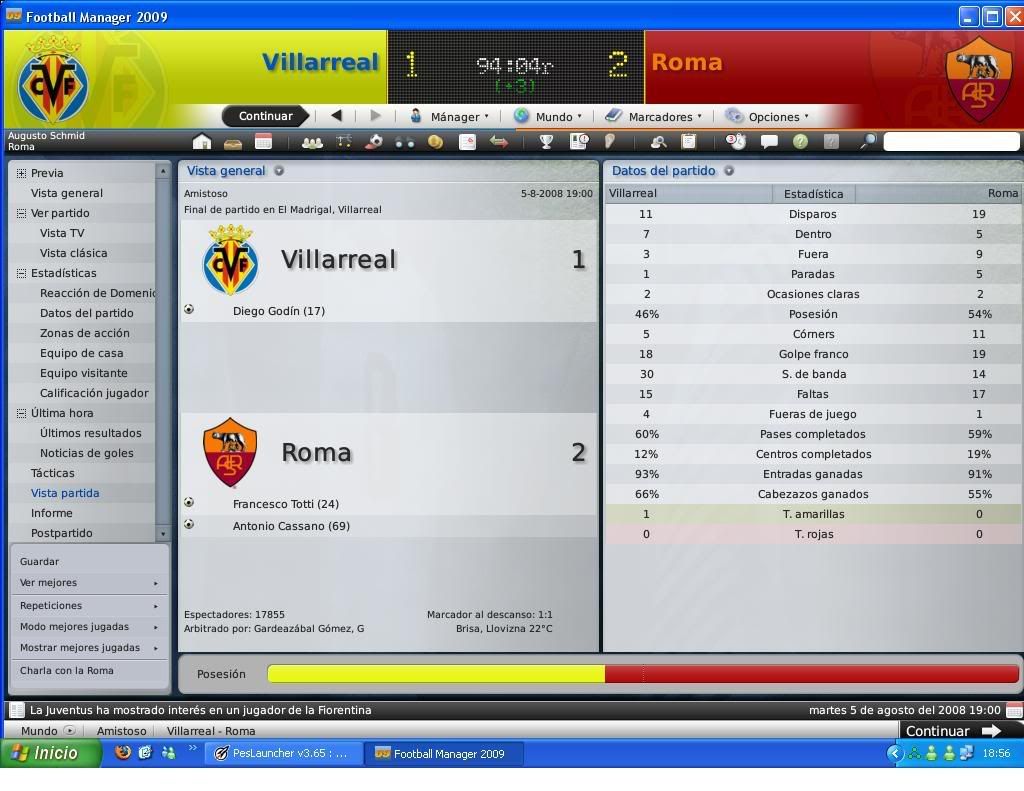The width and height of the screenshot is (1024, 791).
Task: Choose Charla con la Roma
Action: click(67, 671)
